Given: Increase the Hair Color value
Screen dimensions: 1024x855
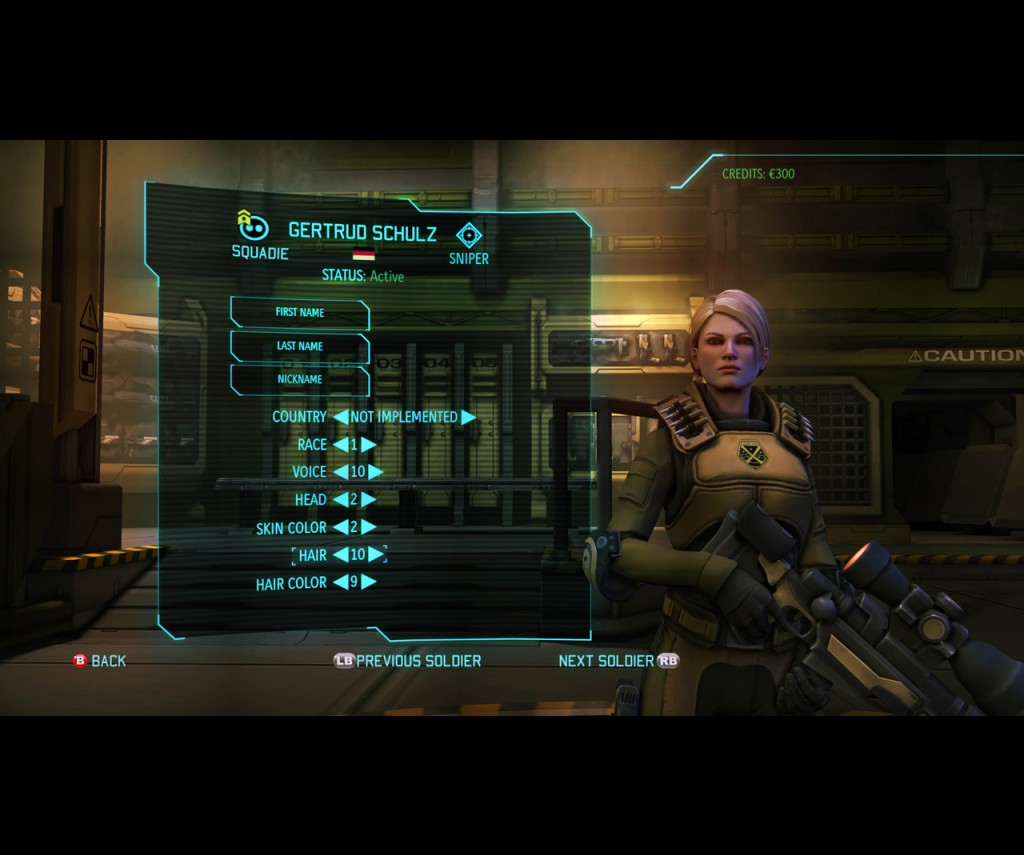Looking at the screenshot, I should (368, 582).
